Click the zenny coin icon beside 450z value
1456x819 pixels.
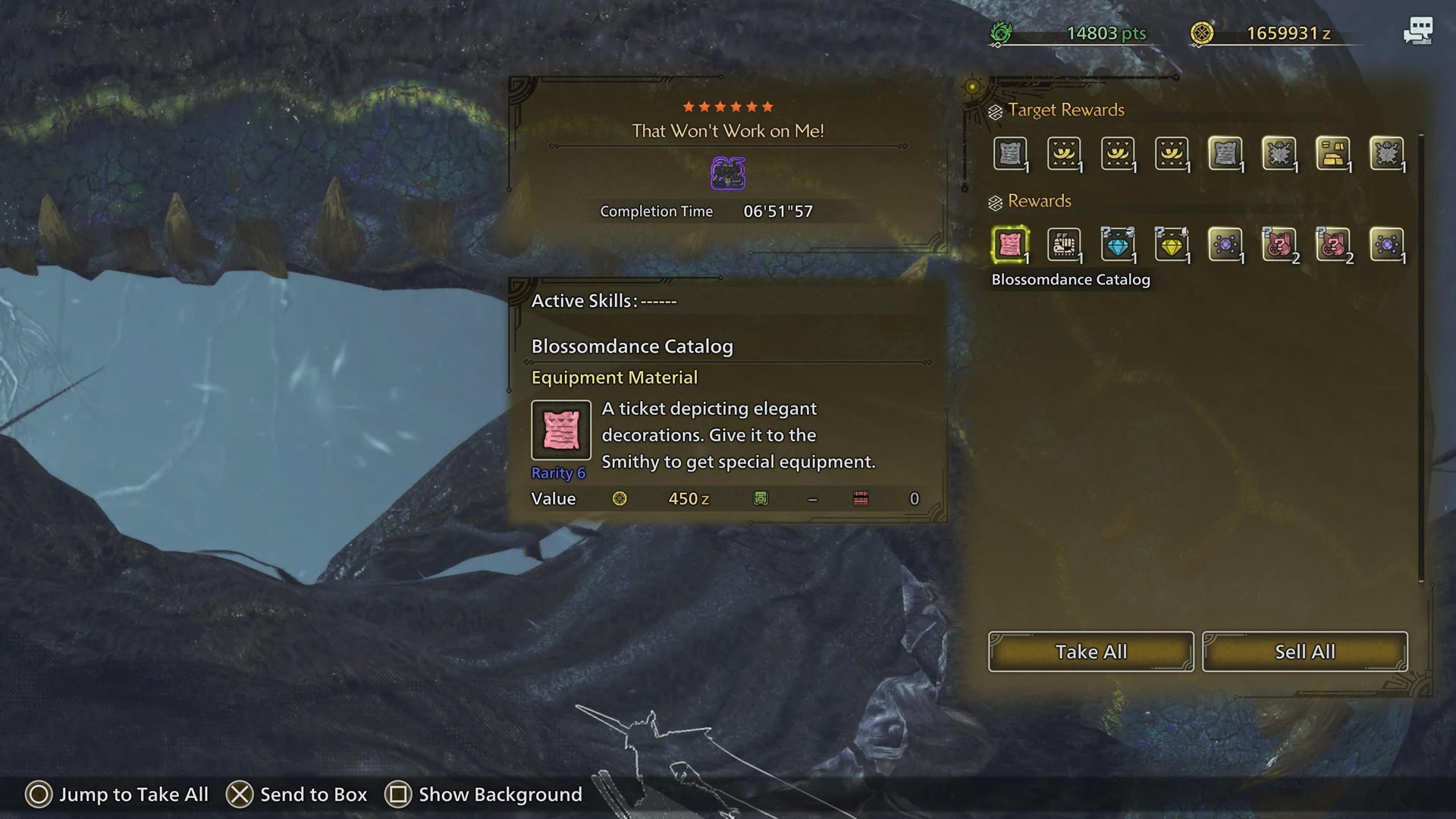(620, 498)
